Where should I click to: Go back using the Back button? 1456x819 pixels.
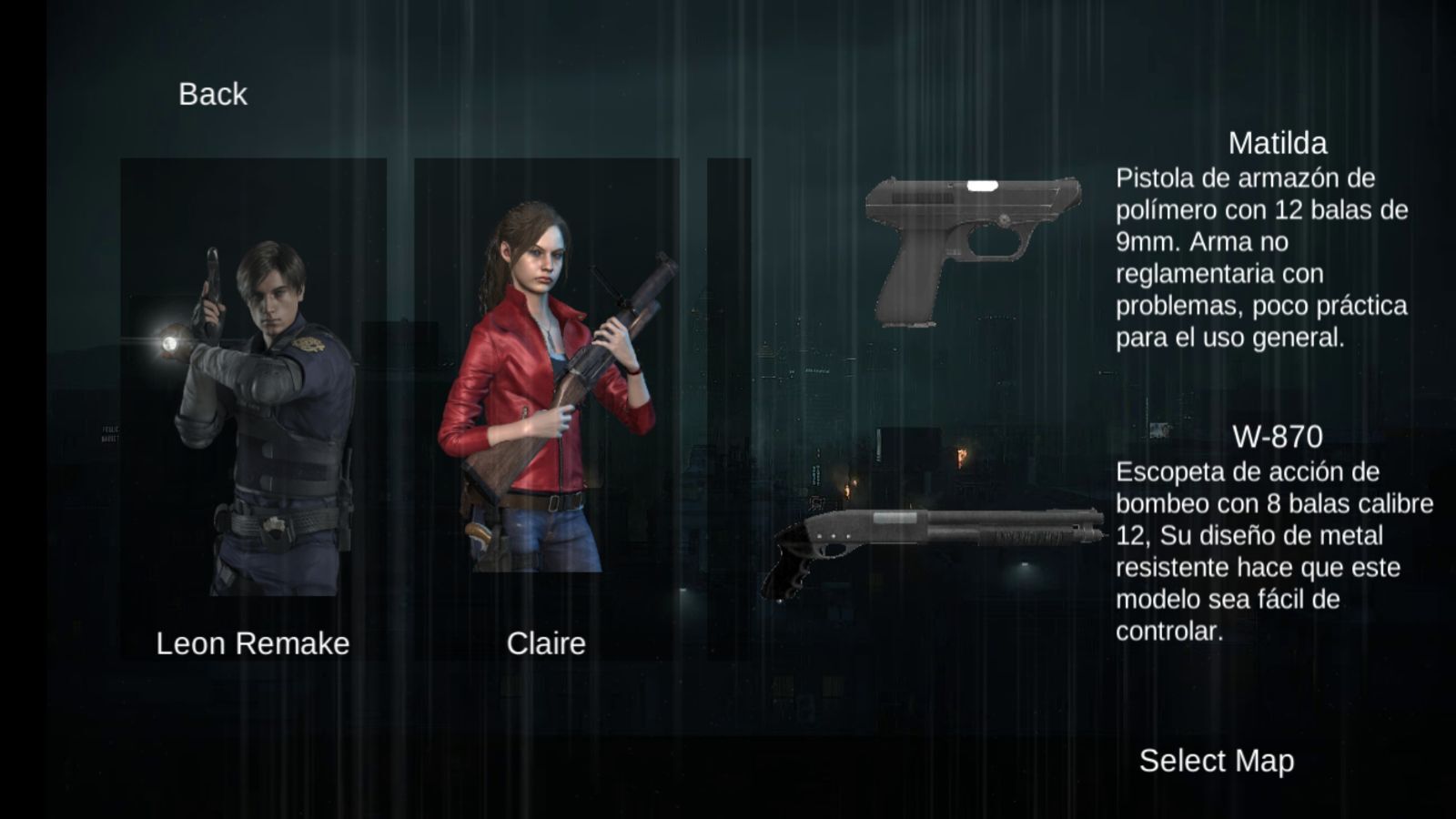coord(212,94)
